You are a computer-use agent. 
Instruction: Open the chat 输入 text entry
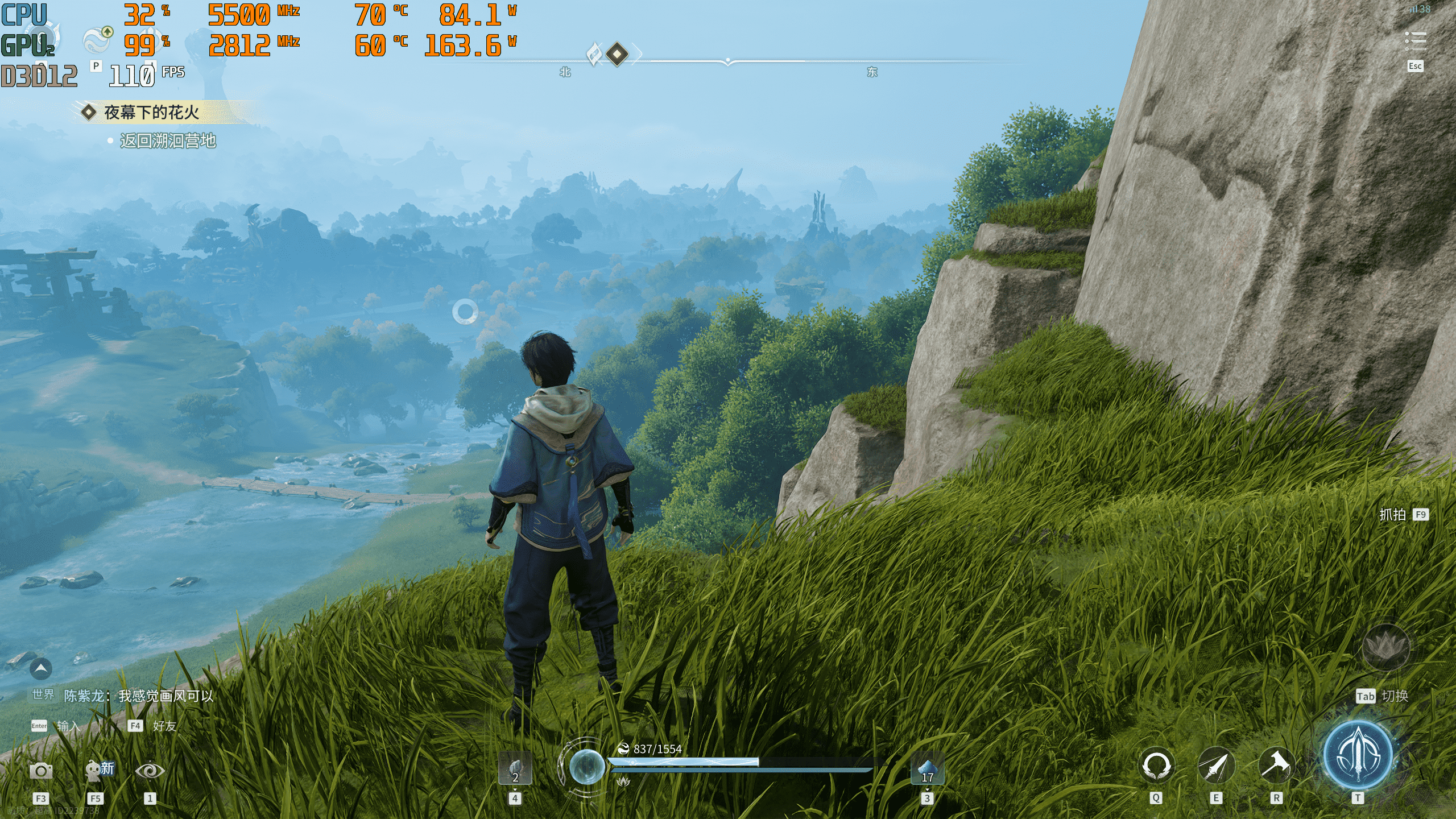click(x=68, y=726)
